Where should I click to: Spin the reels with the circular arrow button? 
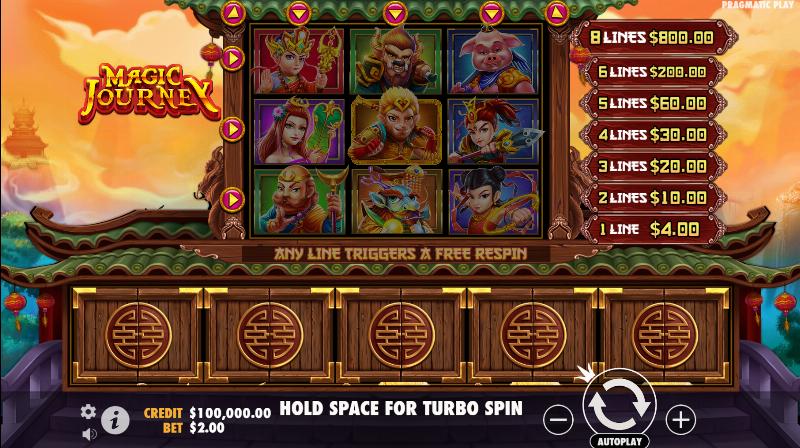619,406
